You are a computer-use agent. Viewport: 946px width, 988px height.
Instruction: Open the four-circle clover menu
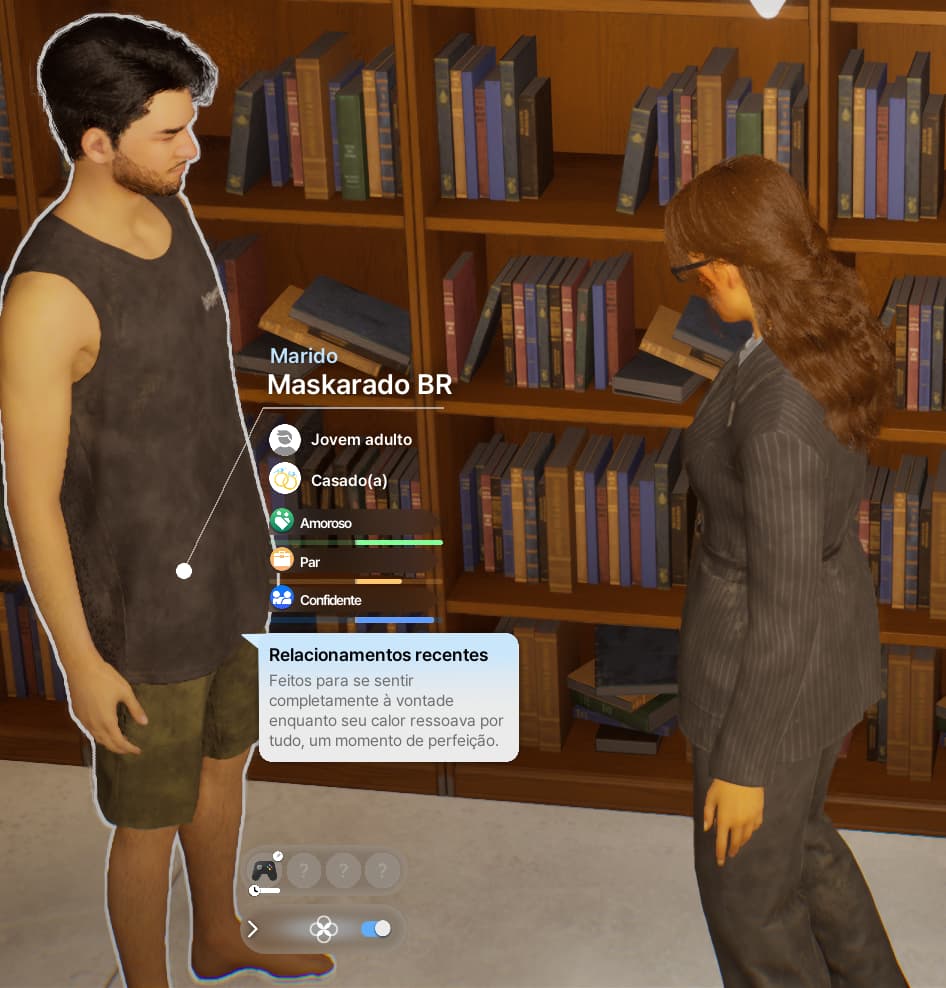[324, 929]
